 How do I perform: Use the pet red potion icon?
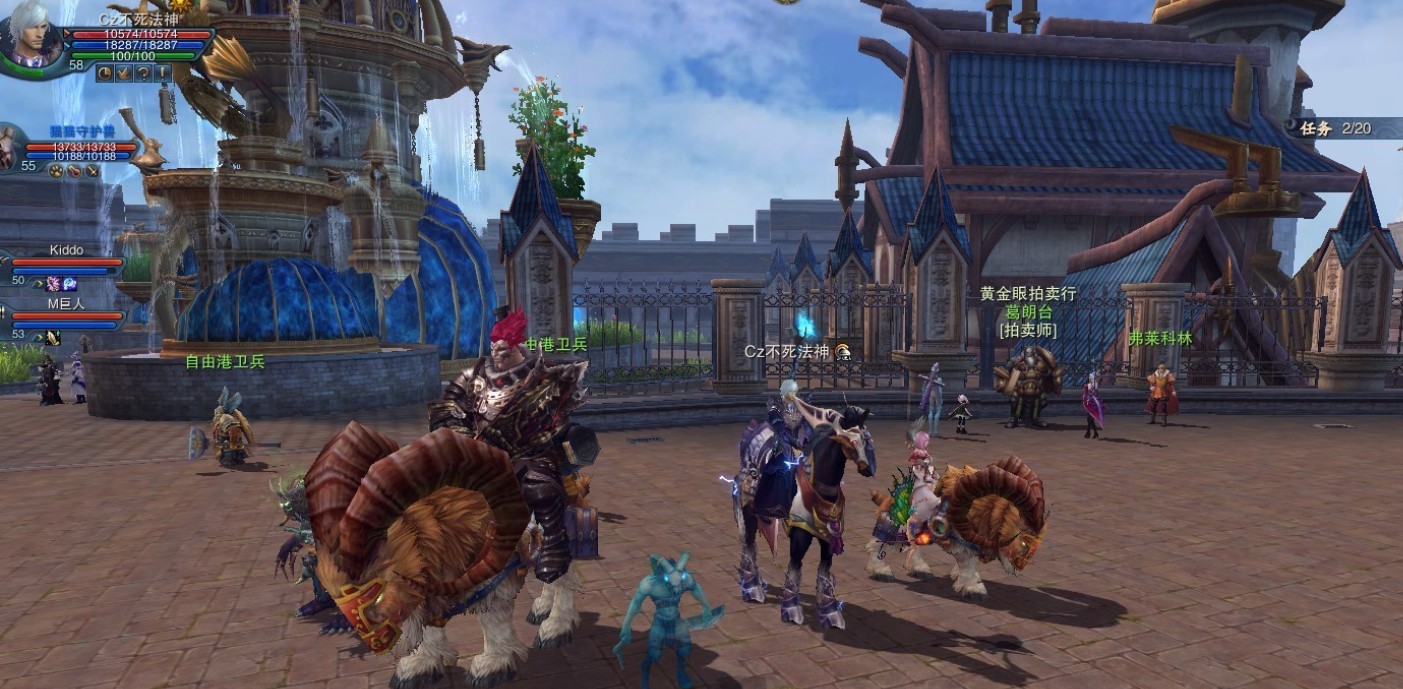[x=74, y=171]
